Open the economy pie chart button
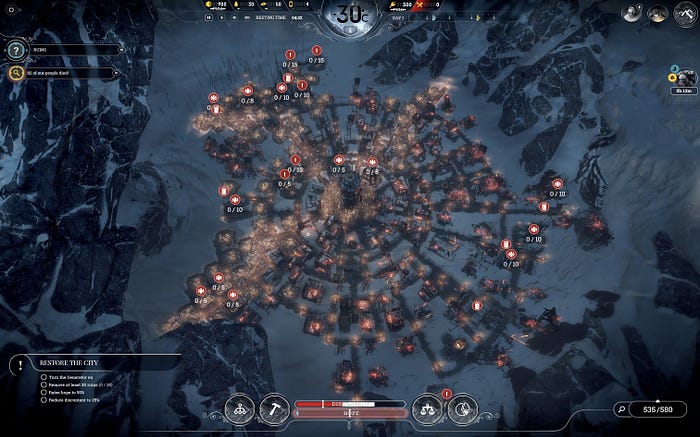700x437 pixels. tap(462, 407)
